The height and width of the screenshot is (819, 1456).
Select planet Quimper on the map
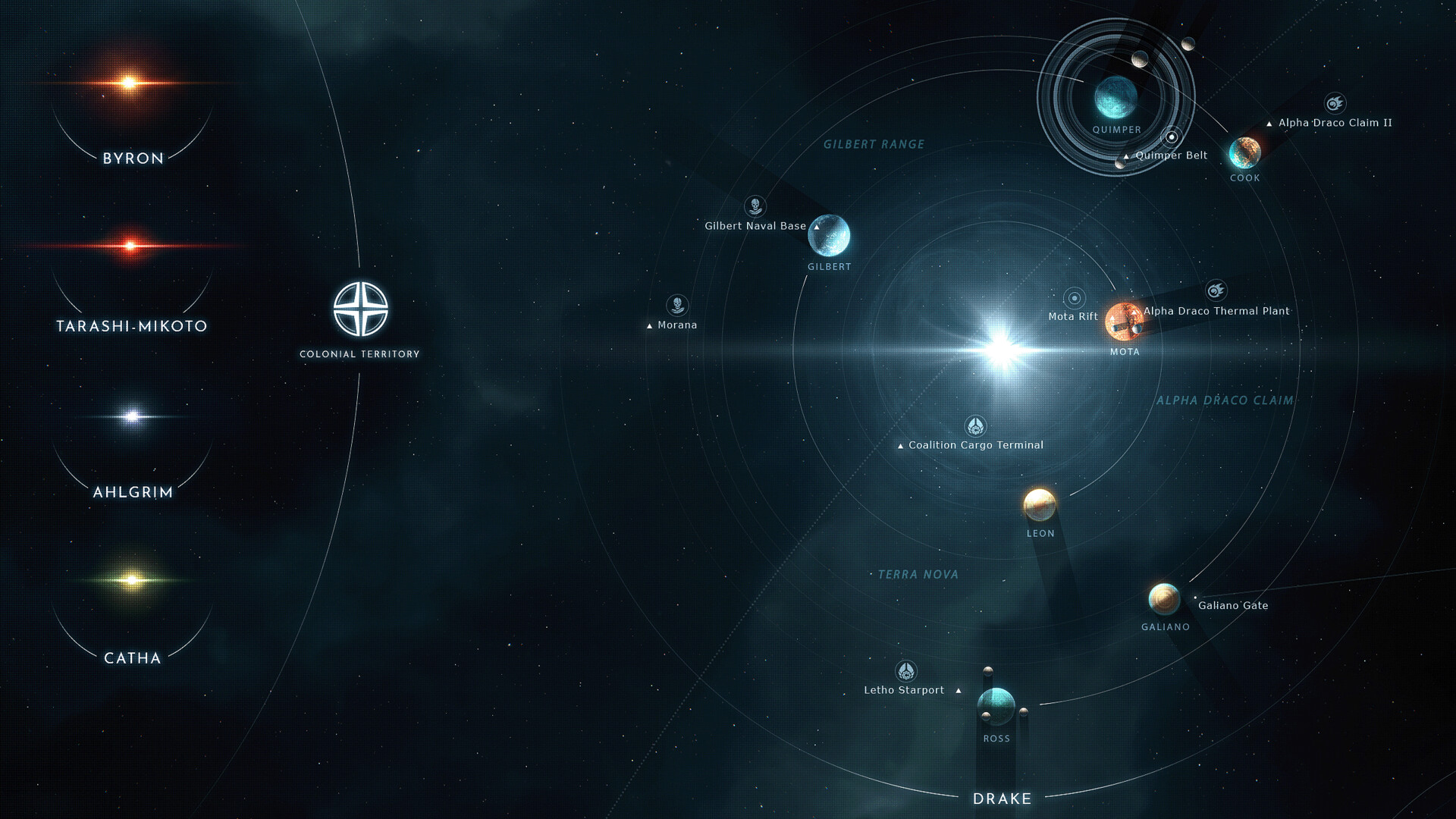click(x=1116, y=98)
